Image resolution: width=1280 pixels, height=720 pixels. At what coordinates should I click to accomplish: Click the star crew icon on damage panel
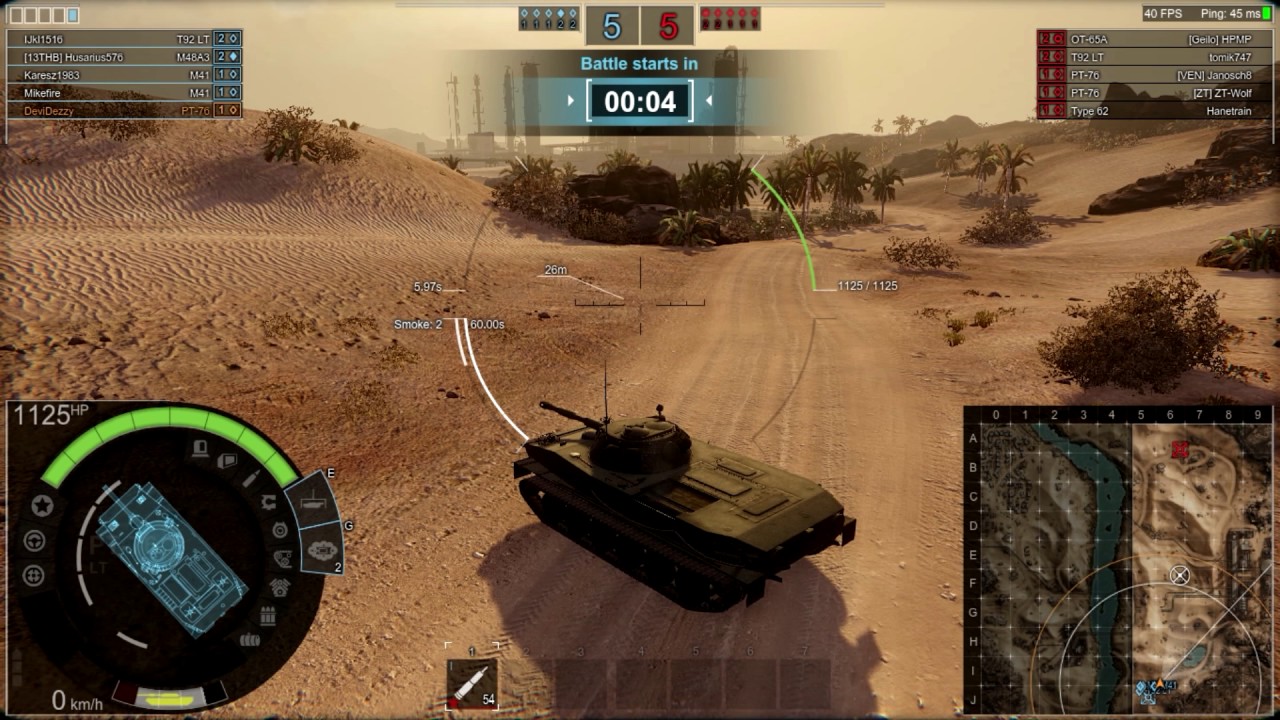(42, 506)
